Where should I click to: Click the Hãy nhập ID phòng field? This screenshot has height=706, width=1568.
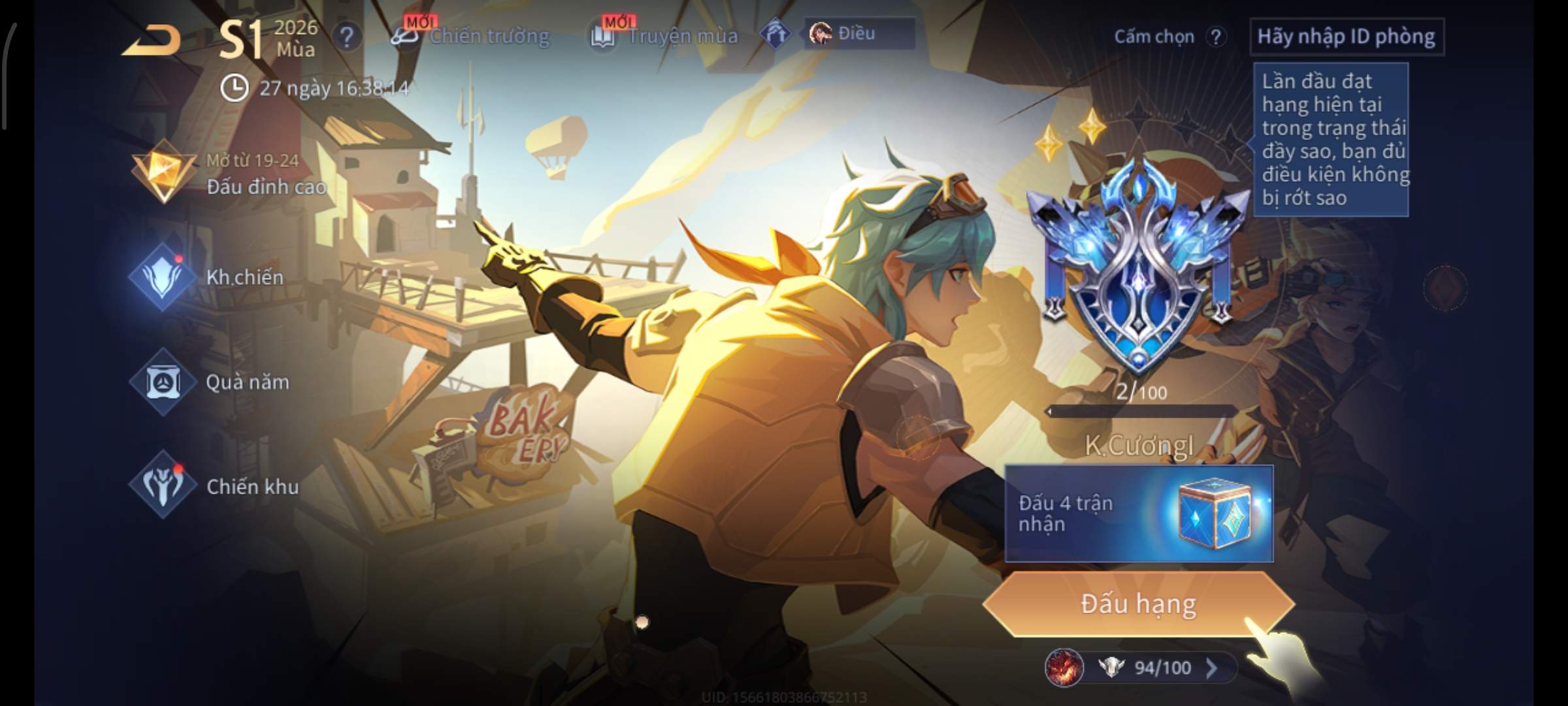1346,37
